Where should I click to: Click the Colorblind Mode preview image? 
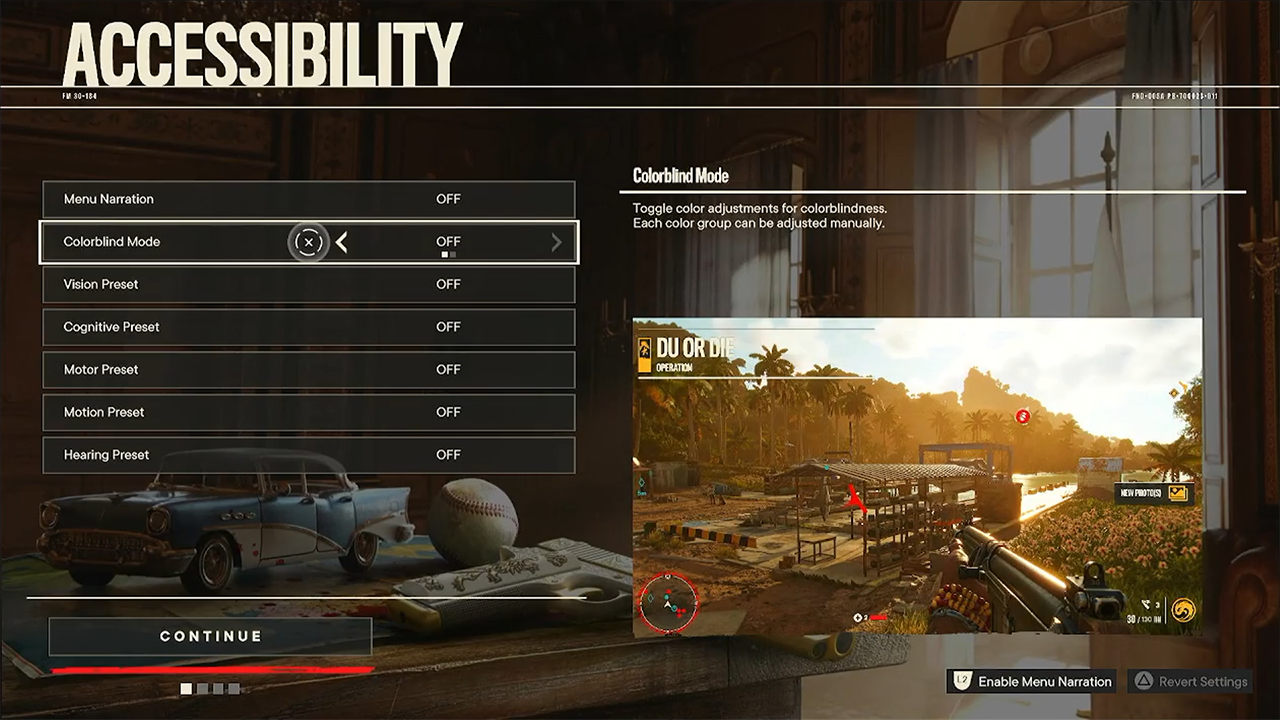coord(917,476)
